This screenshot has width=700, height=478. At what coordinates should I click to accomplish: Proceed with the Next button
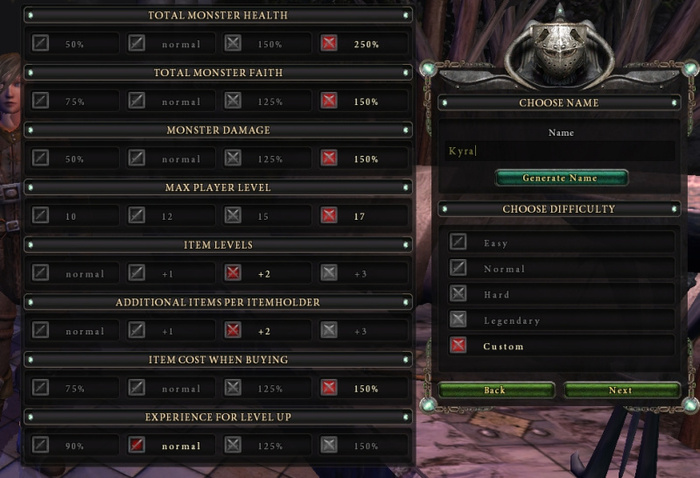620,390
